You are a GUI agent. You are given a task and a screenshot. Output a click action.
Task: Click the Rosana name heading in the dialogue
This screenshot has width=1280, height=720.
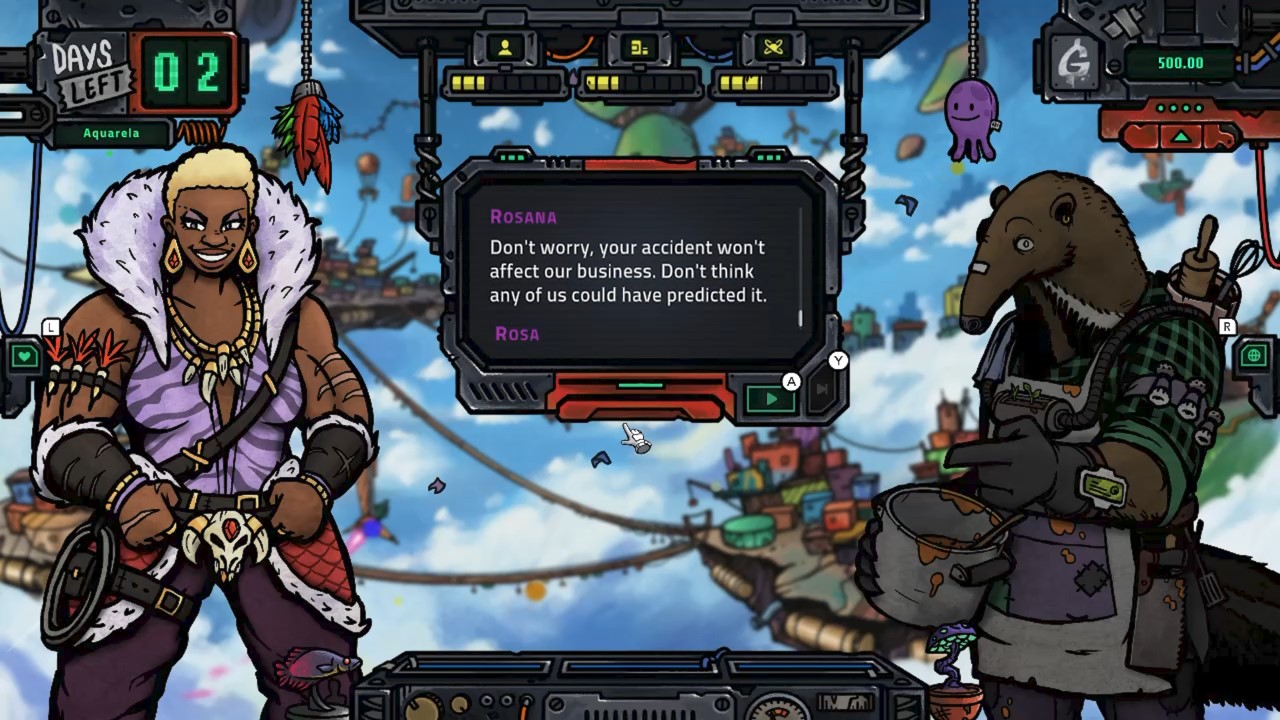(x=521, y=216)
